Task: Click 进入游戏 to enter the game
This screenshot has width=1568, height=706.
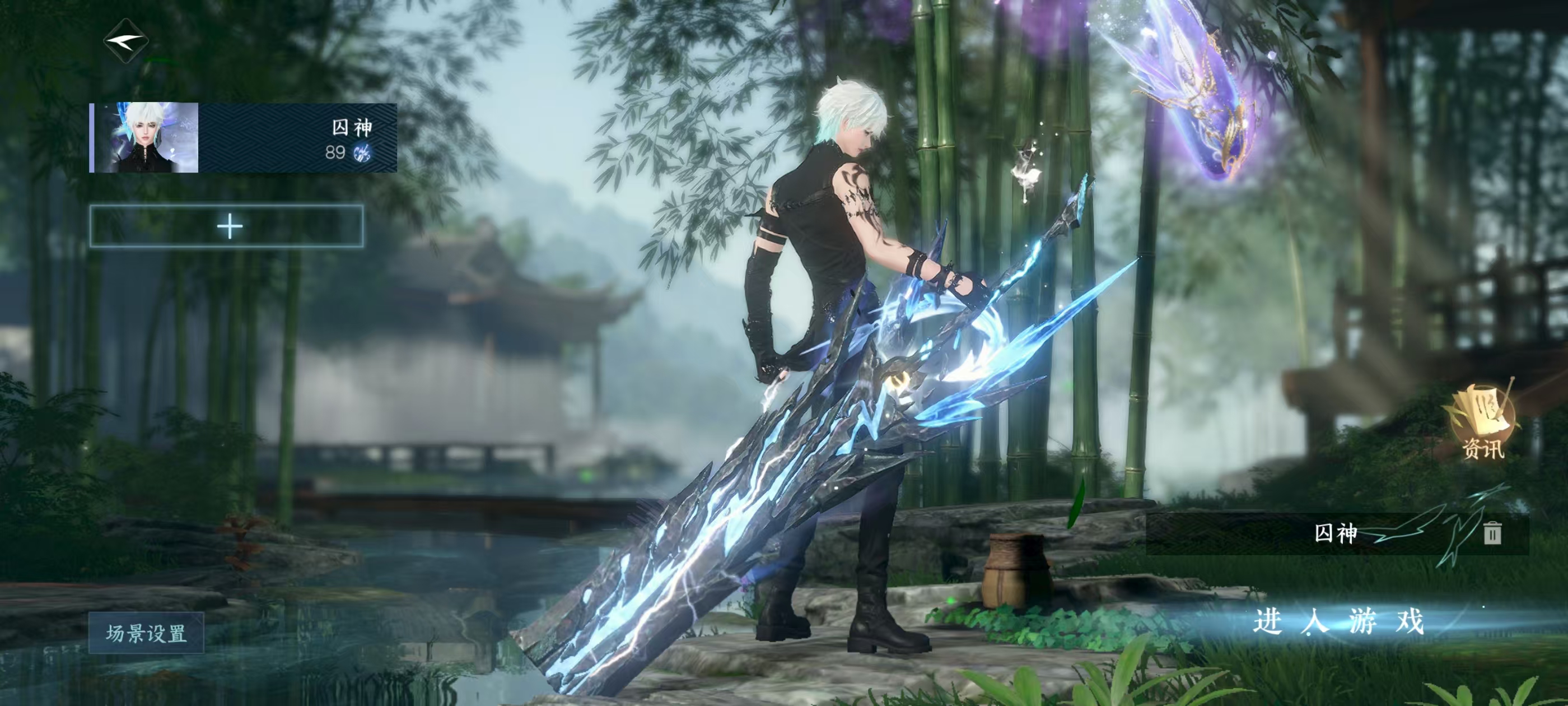Action: pos(1338,622)
